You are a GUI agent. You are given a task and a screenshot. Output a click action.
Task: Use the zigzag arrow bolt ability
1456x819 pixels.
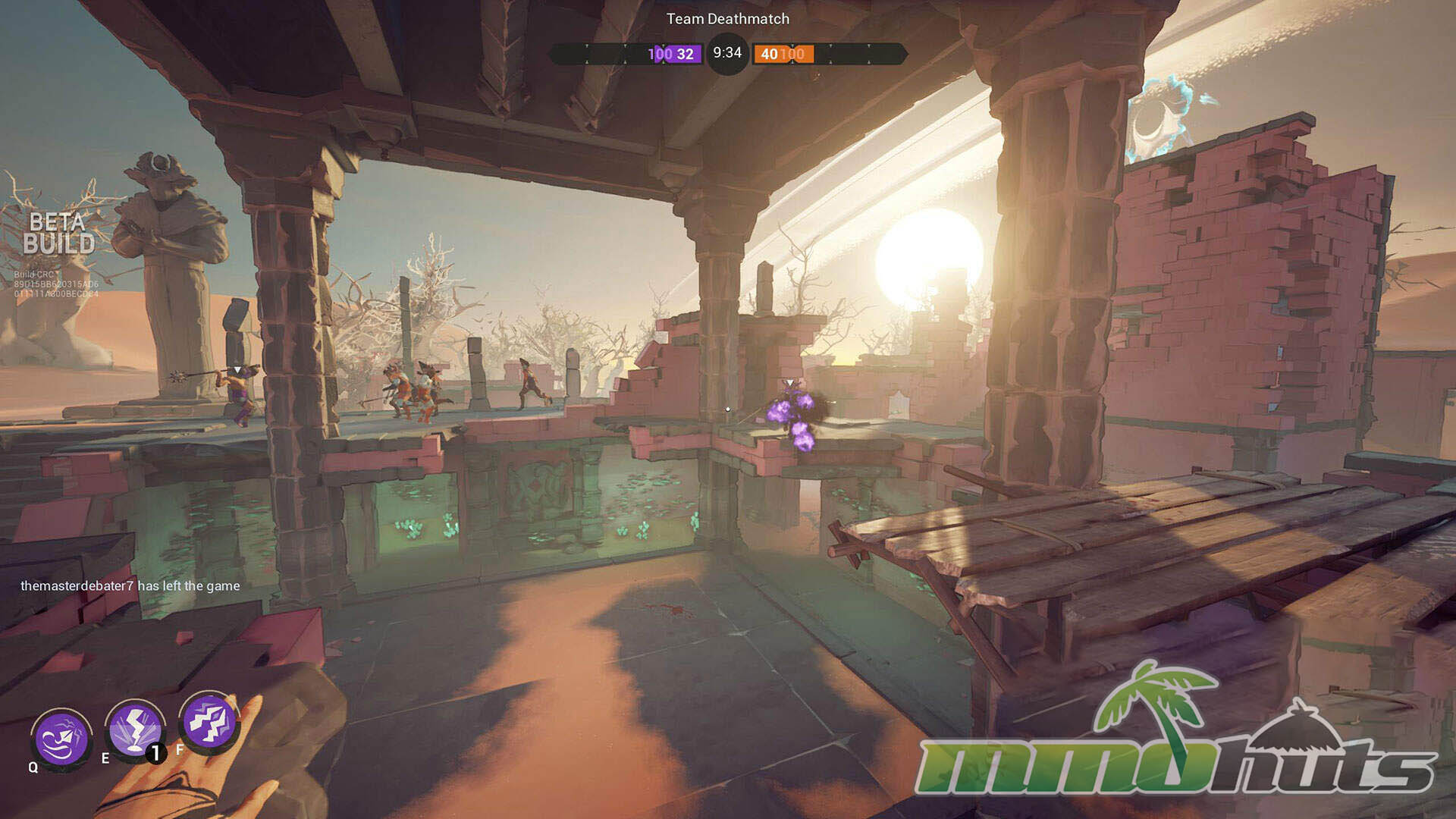pyautogui.click(x=208, y=722)
